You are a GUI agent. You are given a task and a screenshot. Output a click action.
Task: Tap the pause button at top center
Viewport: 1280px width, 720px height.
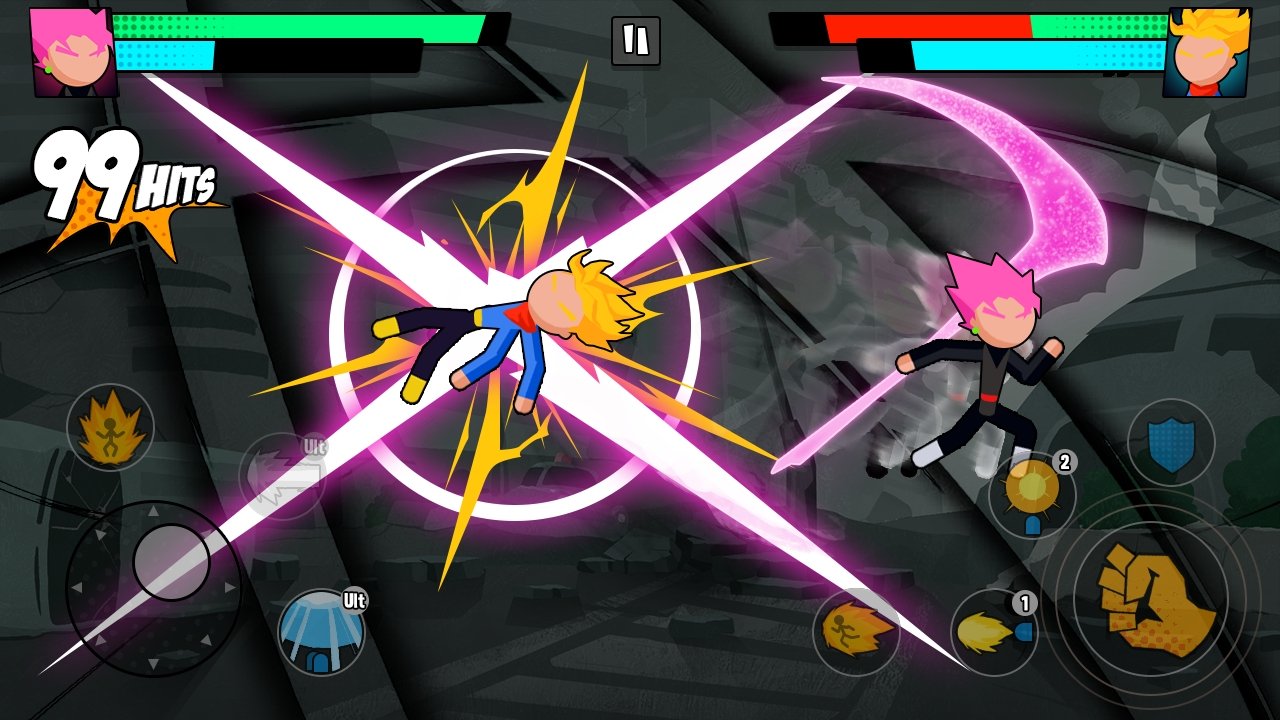pyautogui.click(x=635, y=40)
